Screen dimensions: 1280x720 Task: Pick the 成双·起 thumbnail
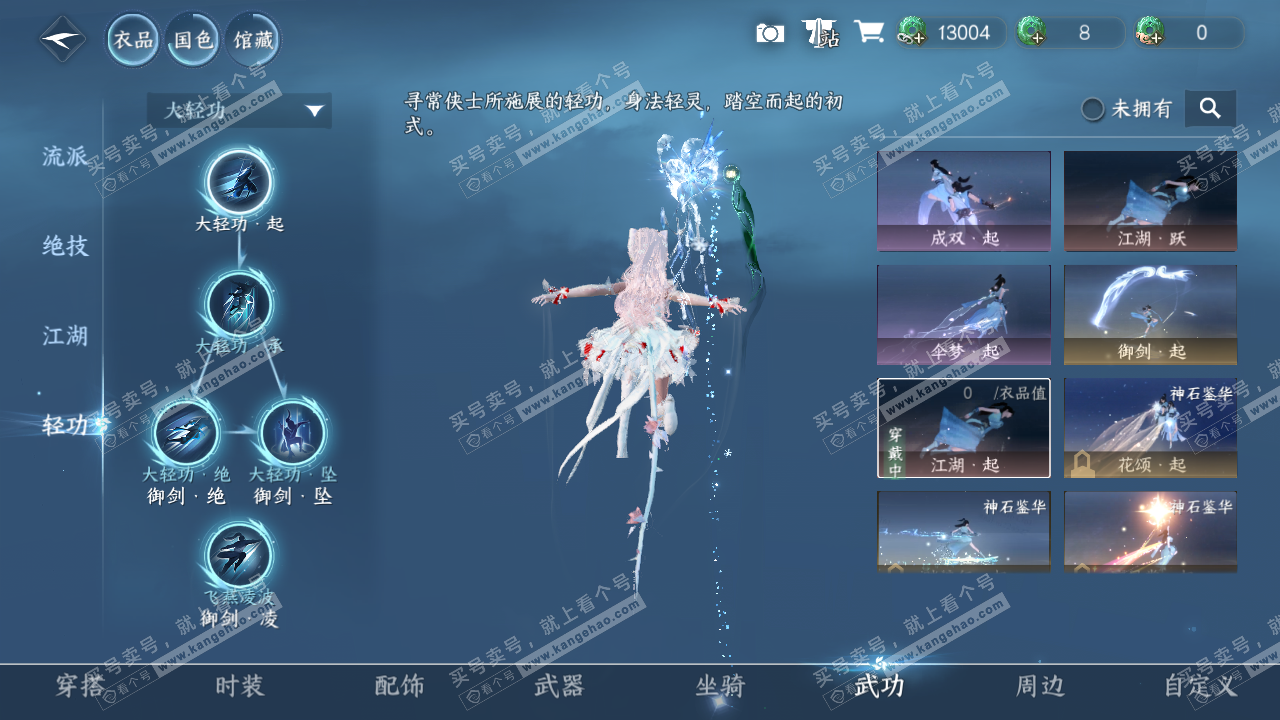964,200
